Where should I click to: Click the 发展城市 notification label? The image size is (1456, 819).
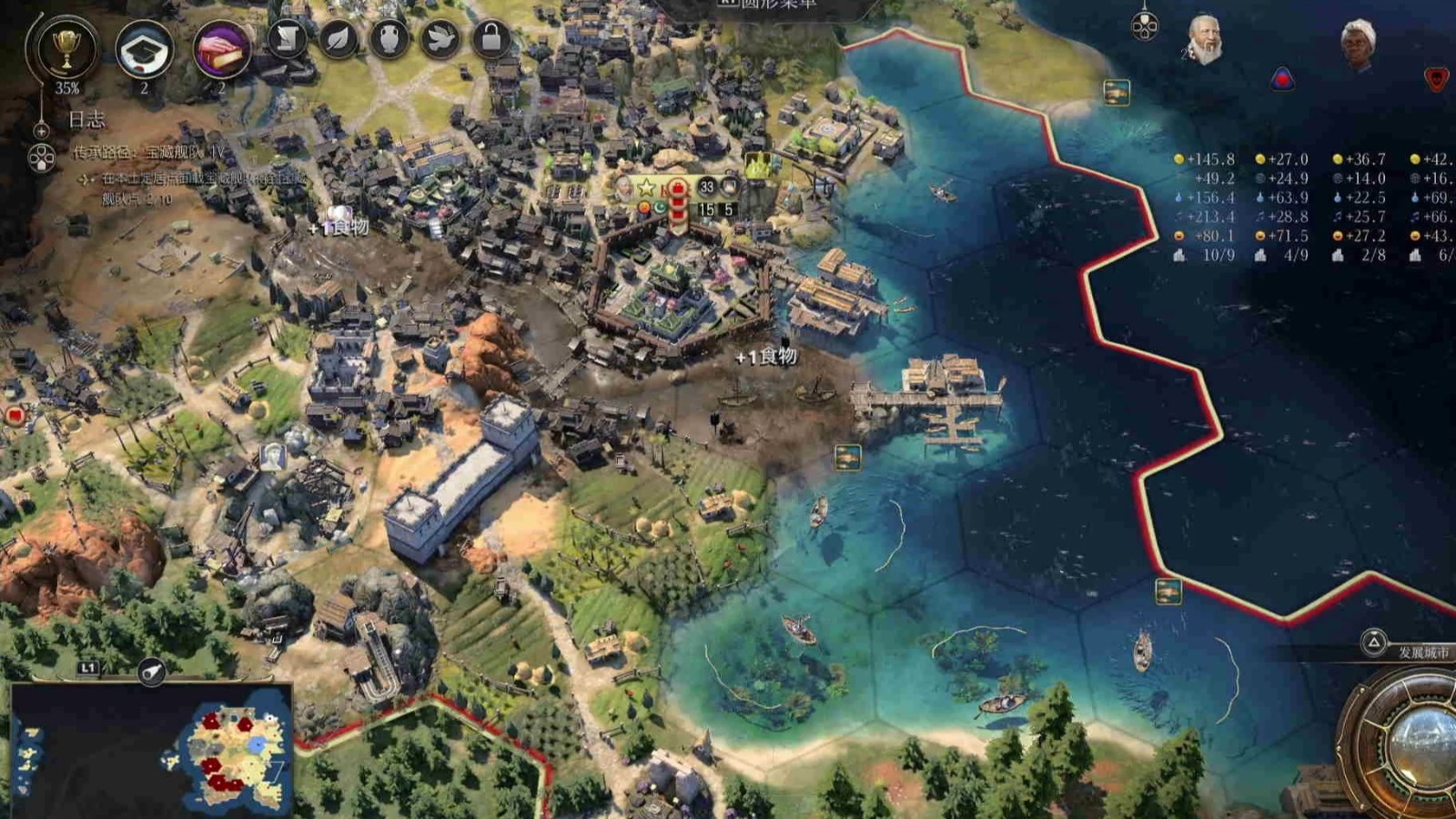pyautogui.click(x=1423, y=652)
